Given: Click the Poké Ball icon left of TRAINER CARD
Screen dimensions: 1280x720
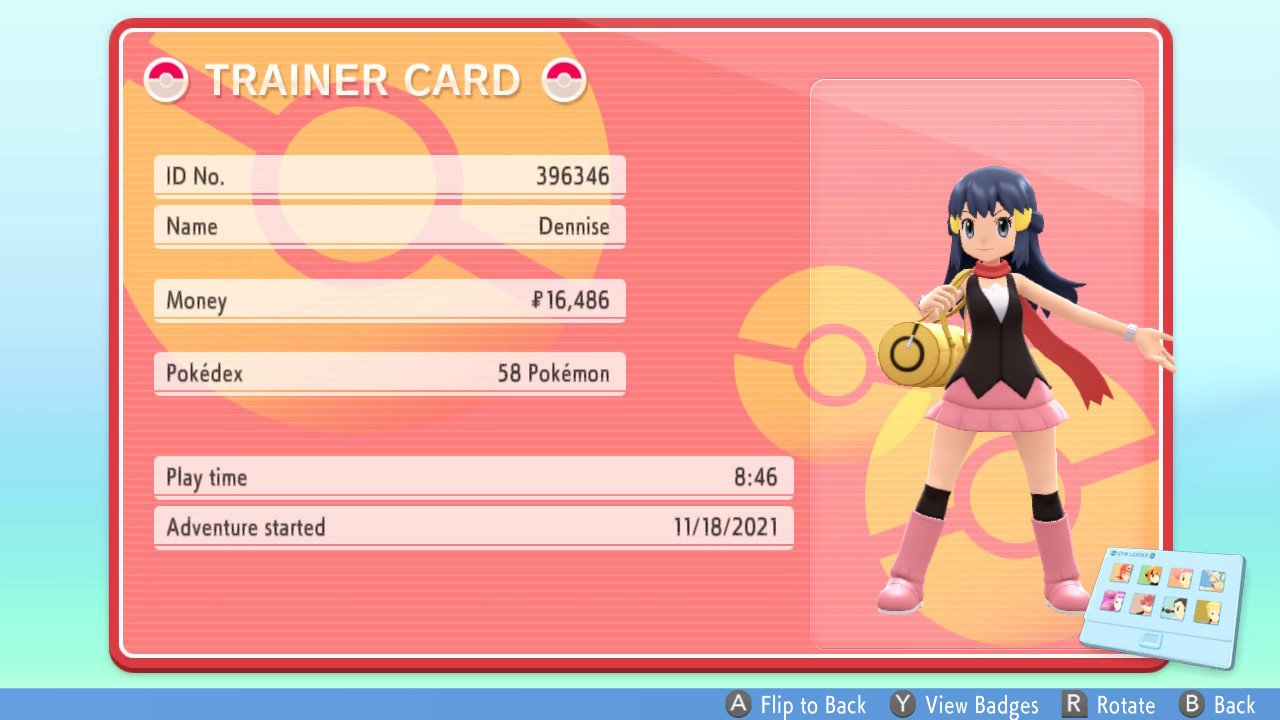Looking at the screenshot, I should coord(166,80).
